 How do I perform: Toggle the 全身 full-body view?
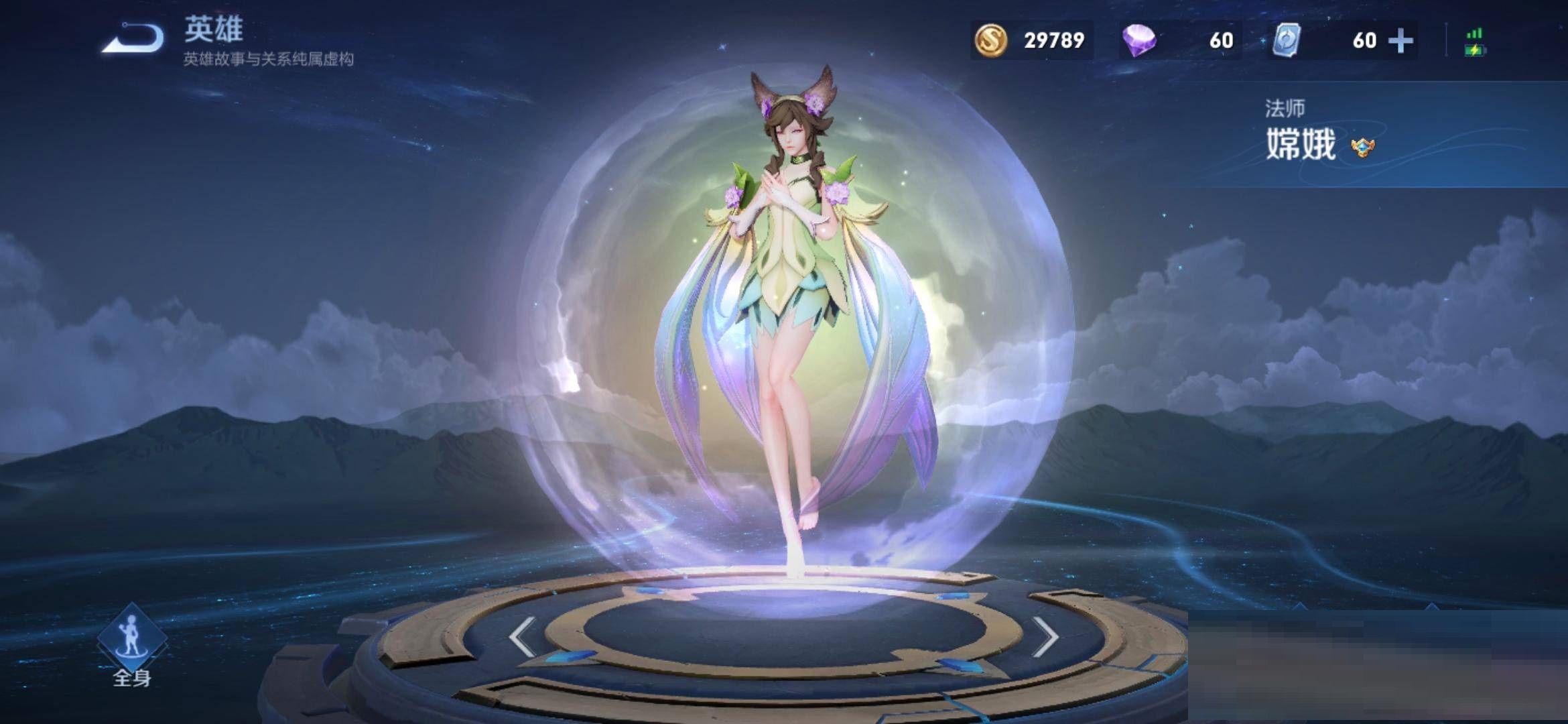pos(132,646)
